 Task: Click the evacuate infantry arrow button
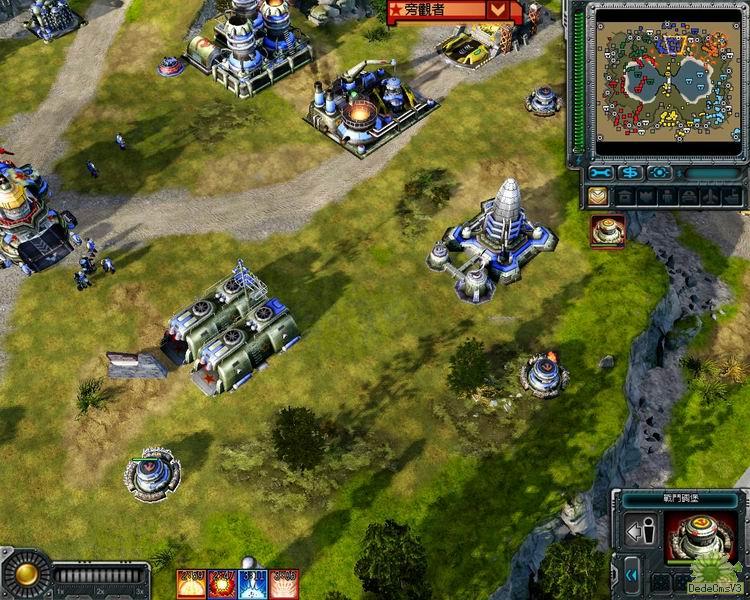641,532
